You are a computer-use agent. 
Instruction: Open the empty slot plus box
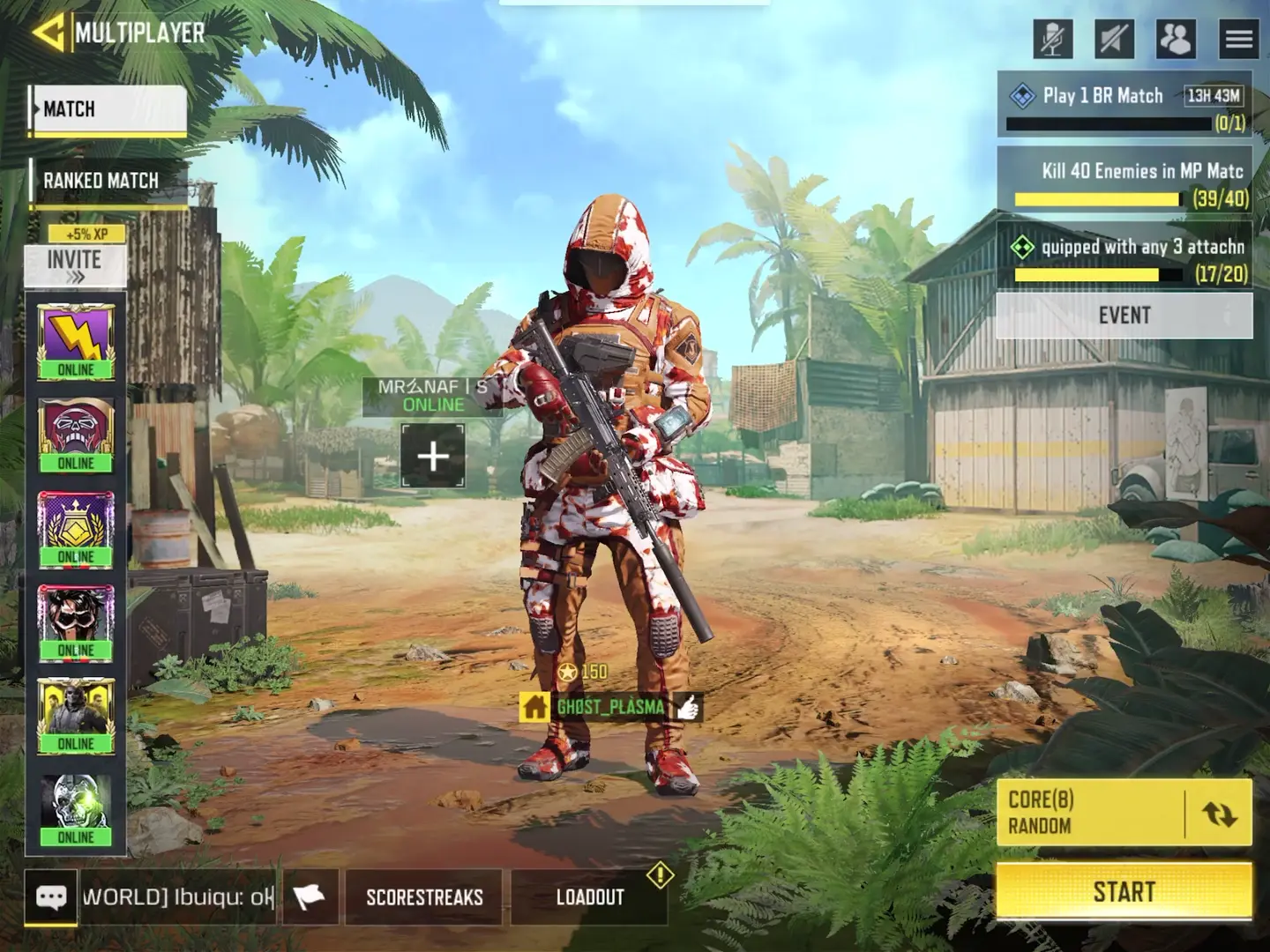[434, 455]
